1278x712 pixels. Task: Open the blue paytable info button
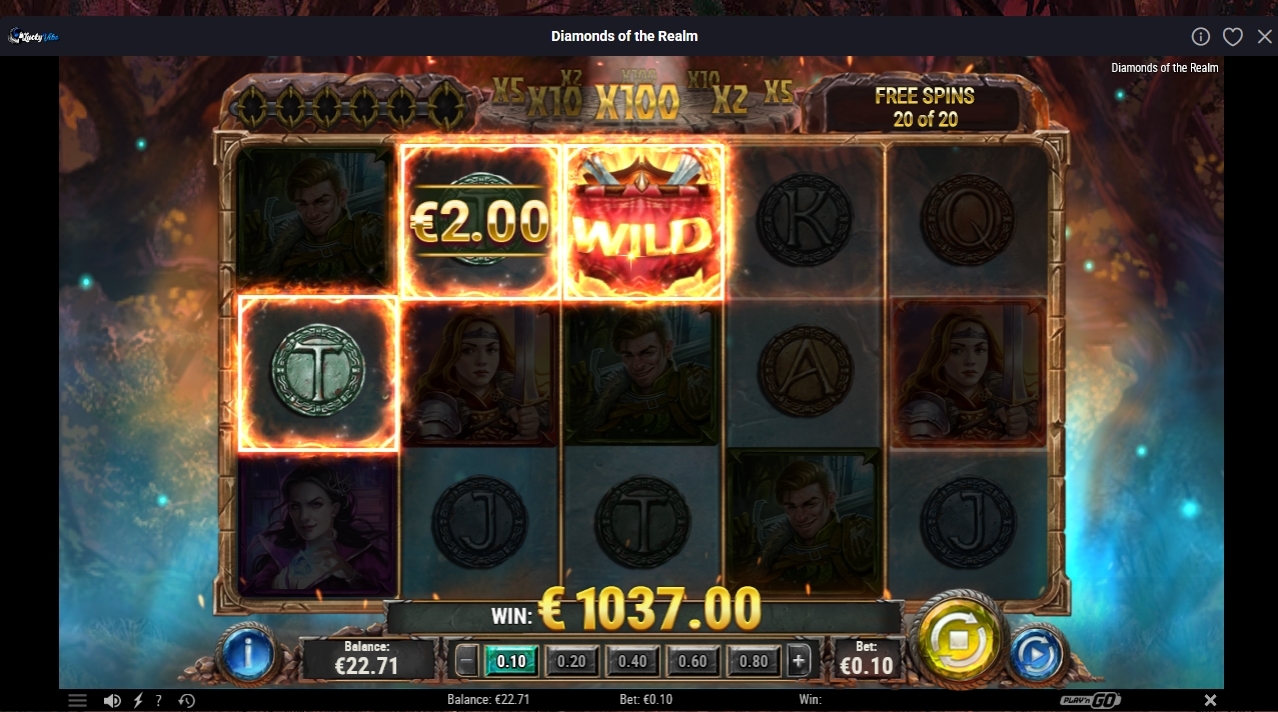pos(247,654)
